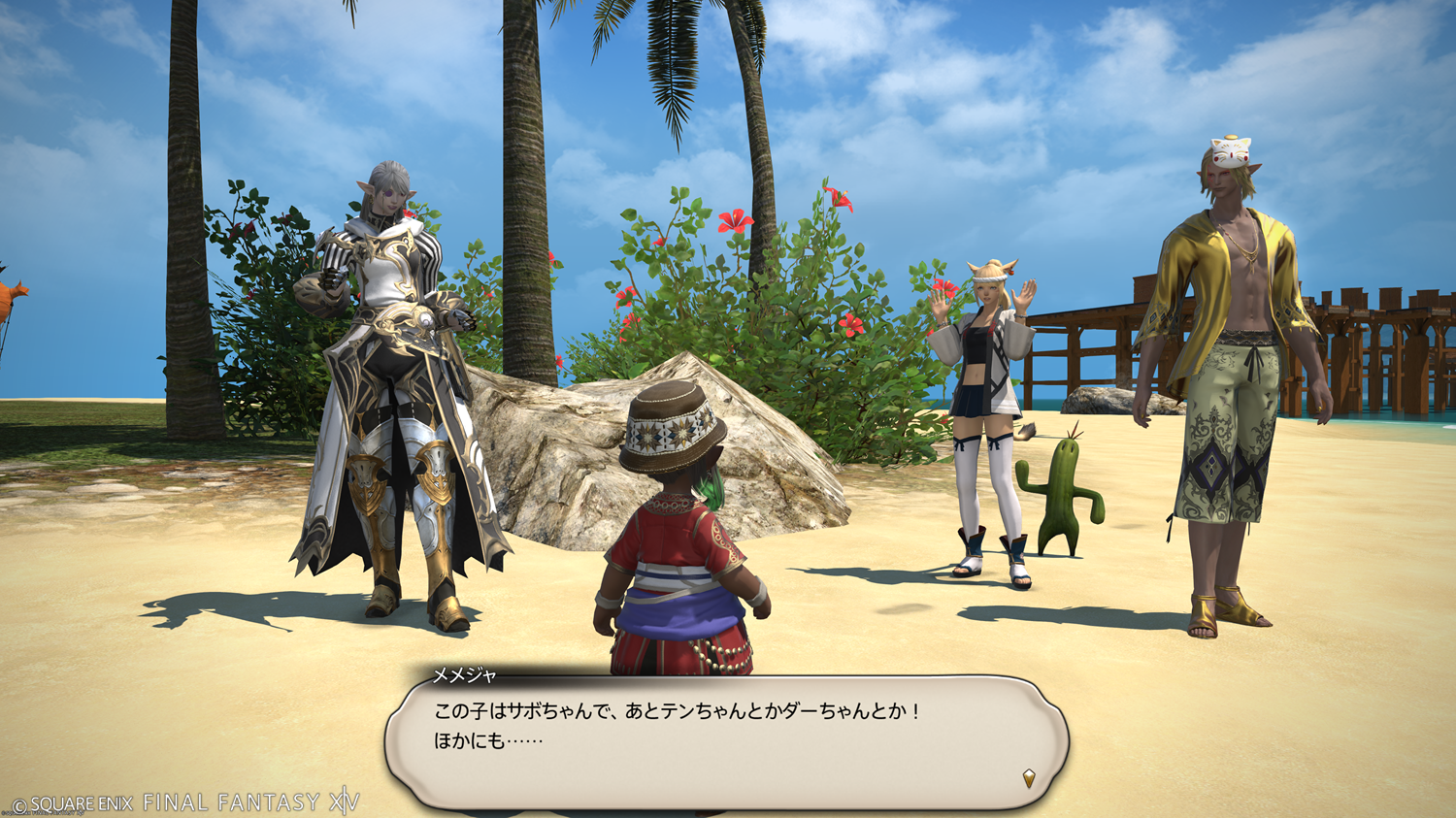Click Memeja's dialogue box to continue
1456x818 pixels.
(726, 741)
